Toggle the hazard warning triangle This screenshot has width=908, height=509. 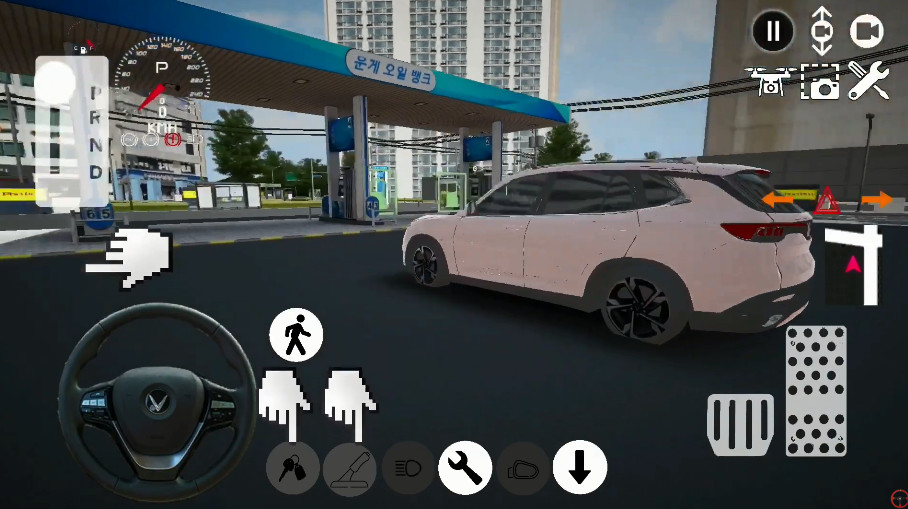(x=826, y=203)
